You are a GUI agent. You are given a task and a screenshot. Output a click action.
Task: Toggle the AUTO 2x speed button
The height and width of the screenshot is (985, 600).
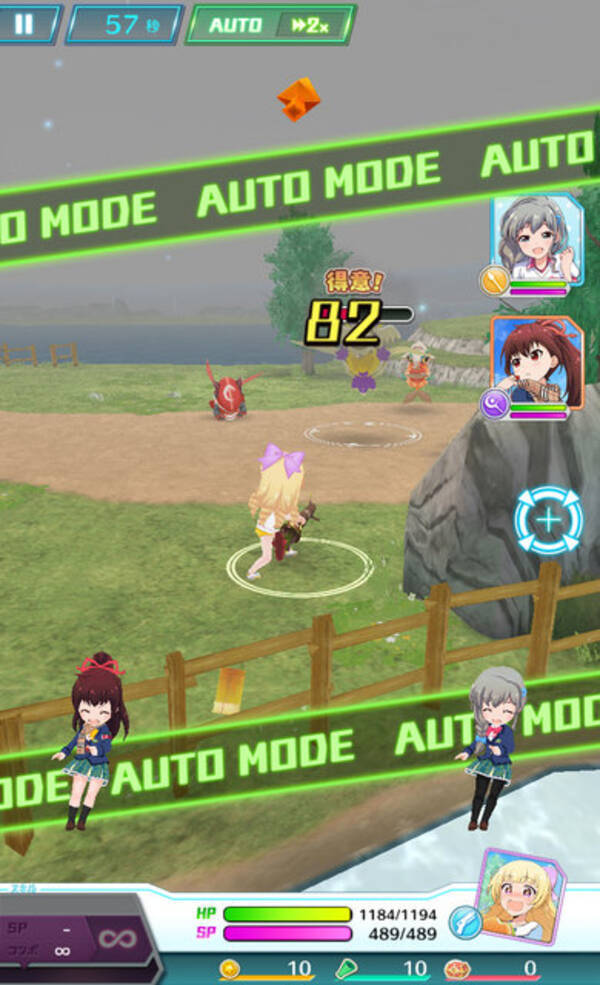[270, 25]
